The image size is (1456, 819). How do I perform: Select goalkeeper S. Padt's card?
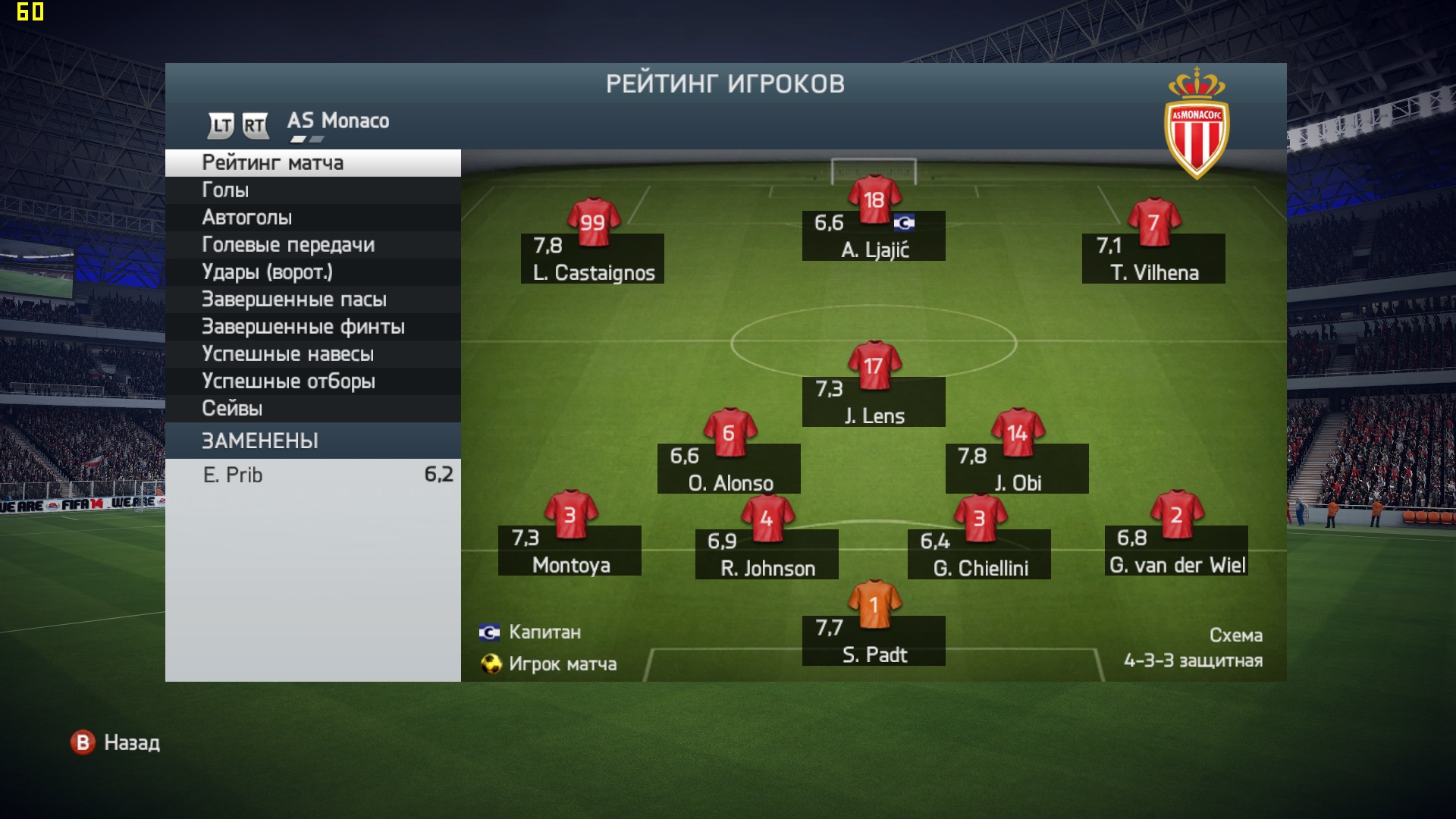874,640
